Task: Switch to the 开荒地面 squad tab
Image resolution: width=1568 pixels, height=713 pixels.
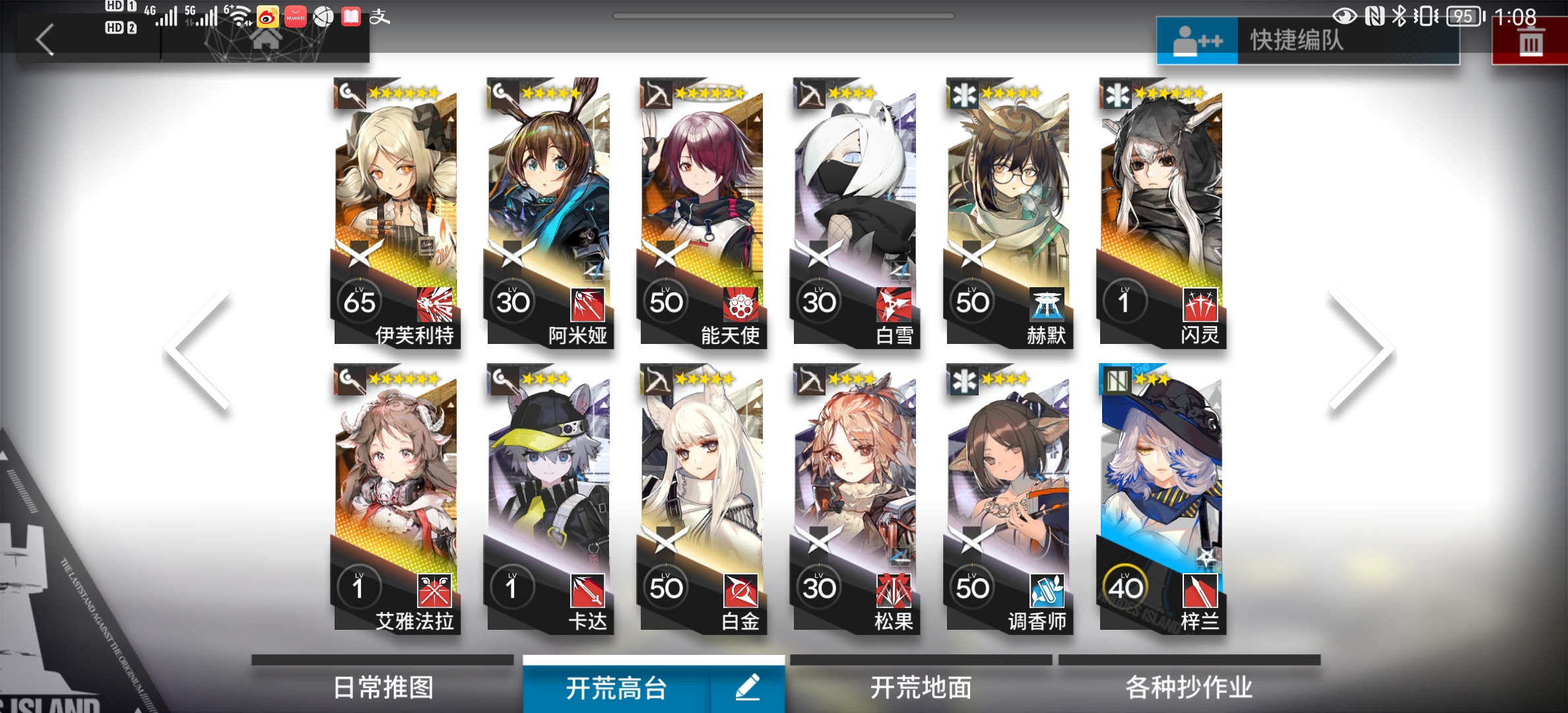Action: pyautogui.click(x=921, y=687)
